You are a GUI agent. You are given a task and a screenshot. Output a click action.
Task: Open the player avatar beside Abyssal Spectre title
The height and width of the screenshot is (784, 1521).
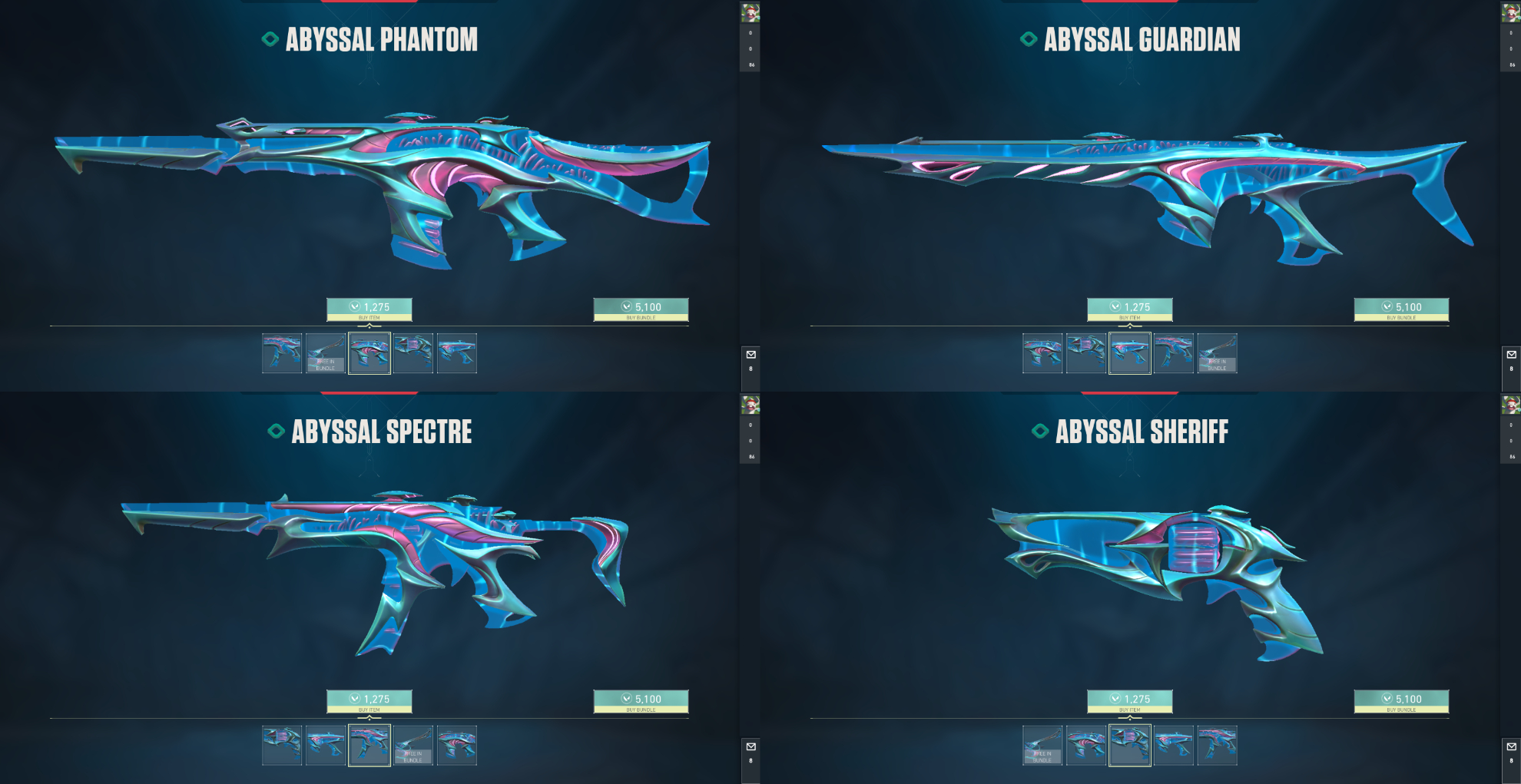pyautogui.click(x=750, y=405)
